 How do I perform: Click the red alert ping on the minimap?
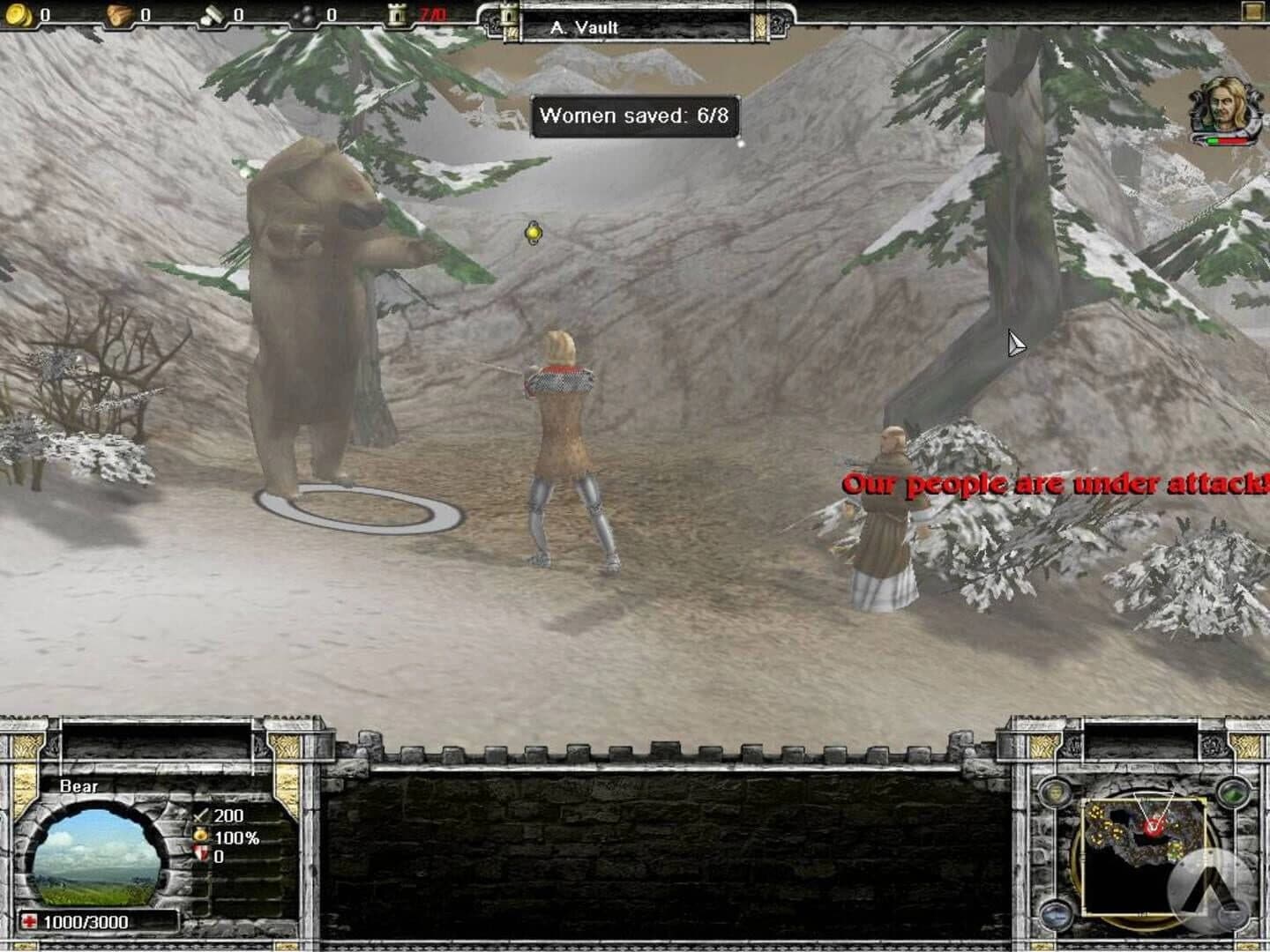[x=1154, y=828]
